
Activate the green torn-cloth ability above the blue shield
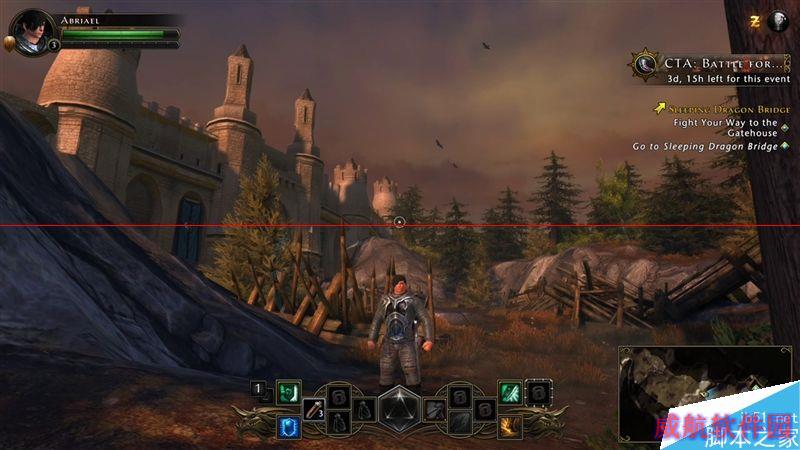point(289,393)
